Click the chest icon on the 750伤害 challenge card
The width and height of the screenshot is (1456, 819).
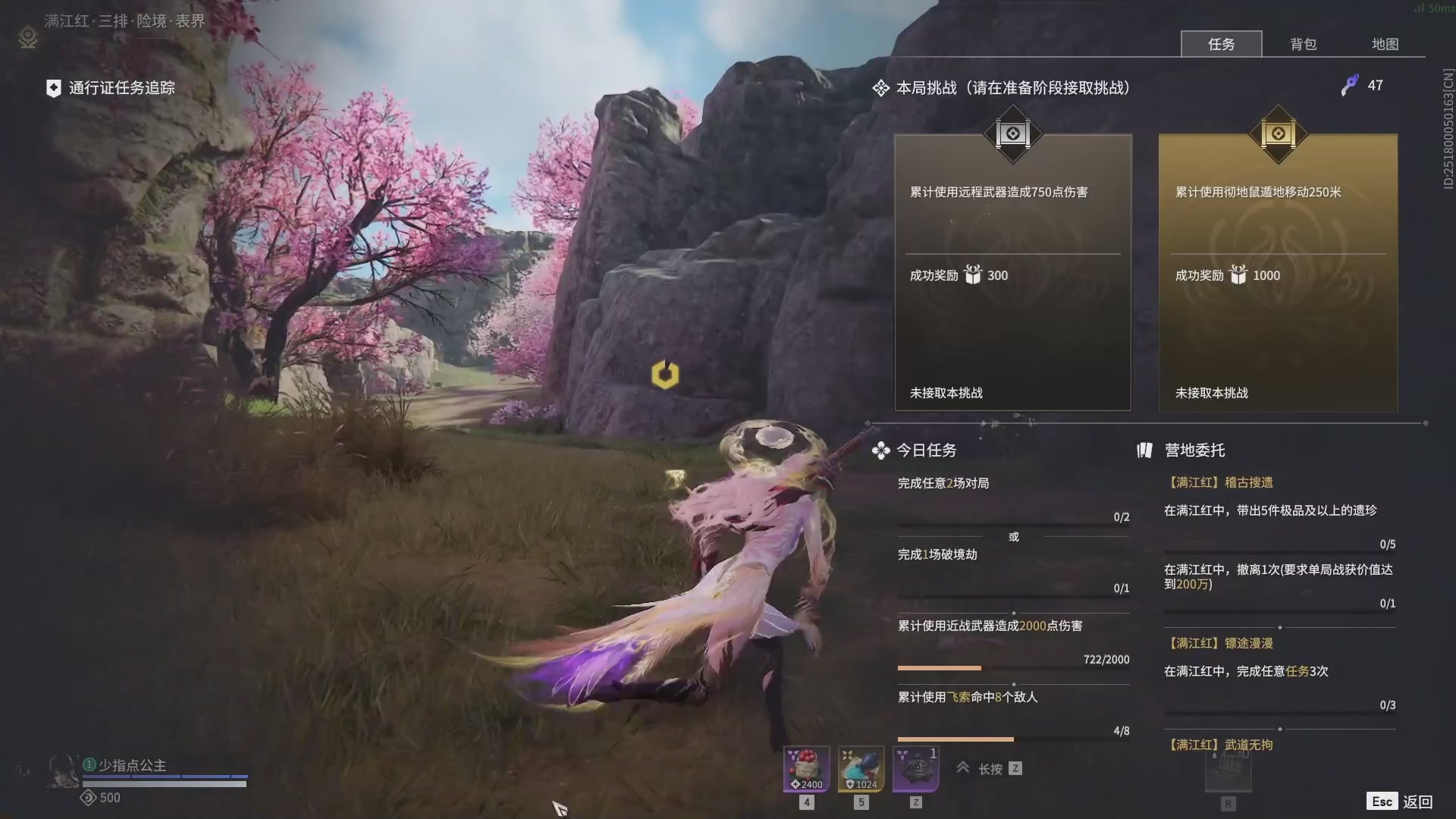click(x=1013, y=135)
